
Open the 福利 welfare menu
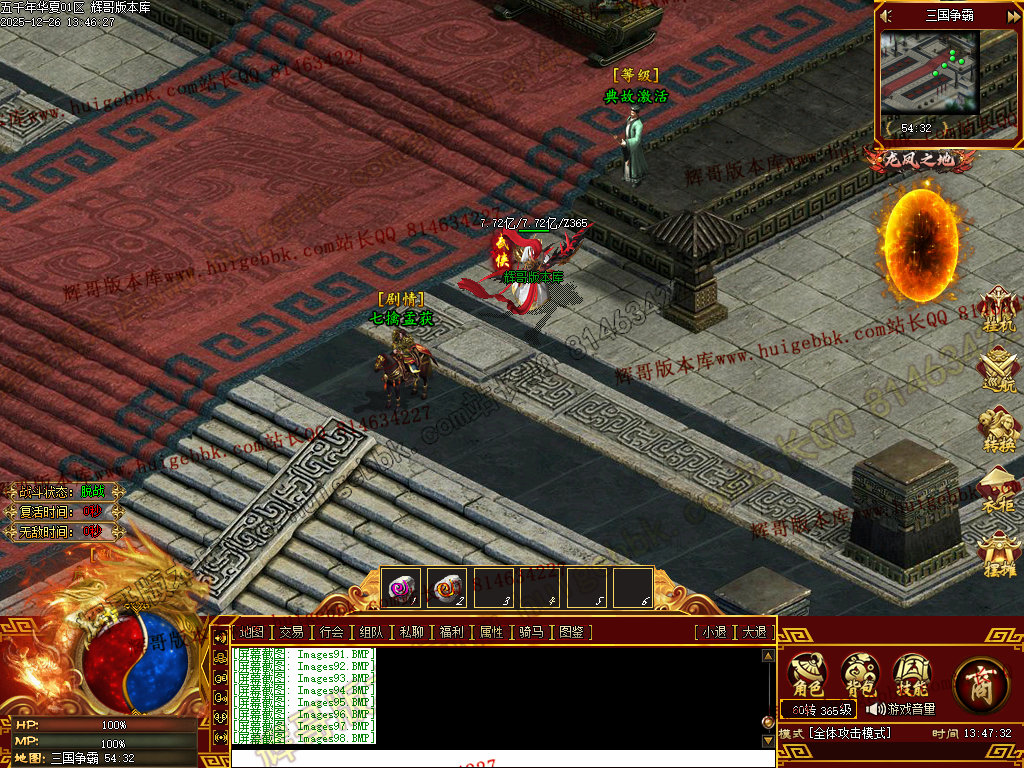click(451, 632)
